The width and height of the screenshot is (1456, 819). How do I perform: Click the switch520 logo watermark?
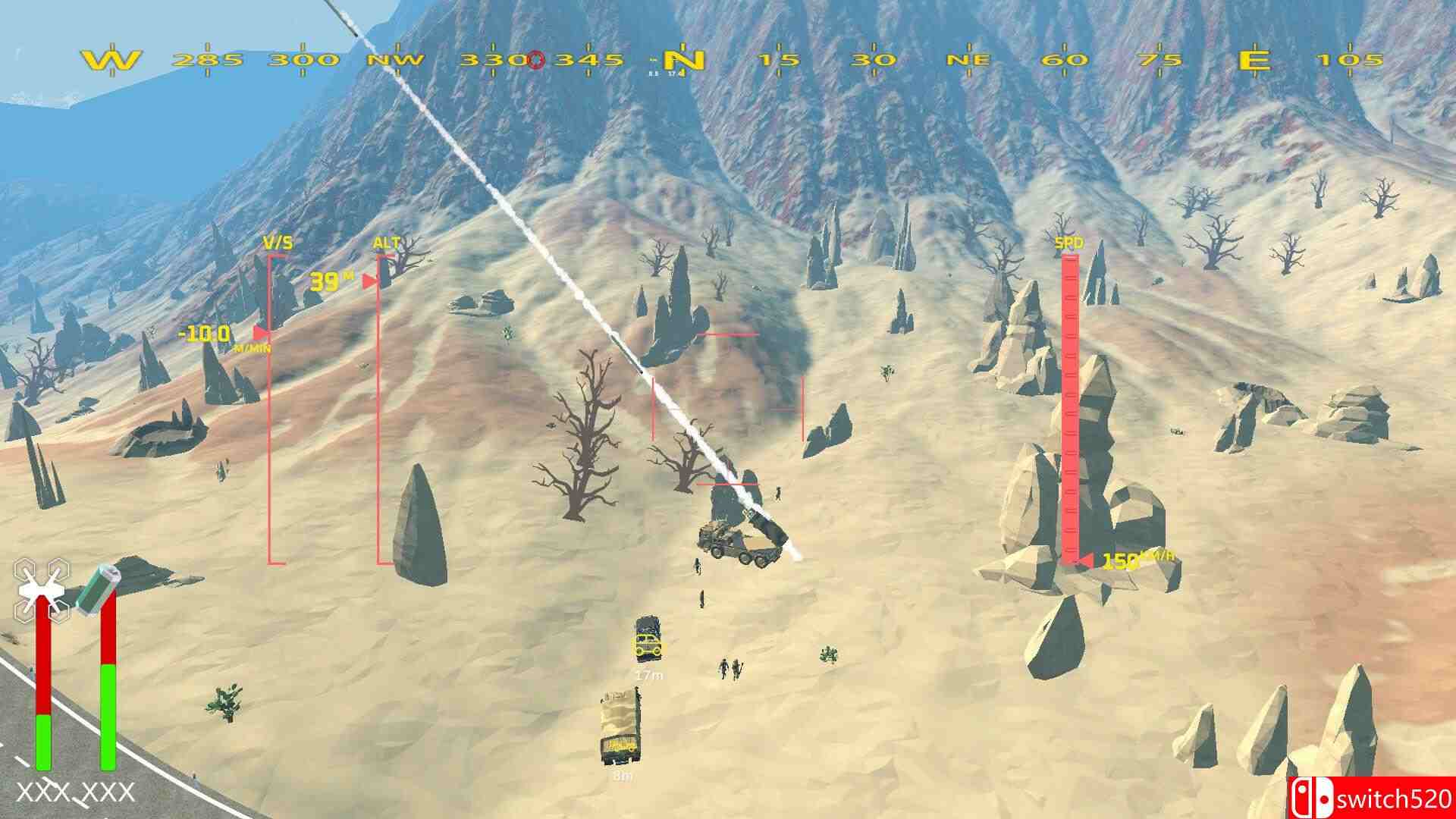pos(1388,798)
